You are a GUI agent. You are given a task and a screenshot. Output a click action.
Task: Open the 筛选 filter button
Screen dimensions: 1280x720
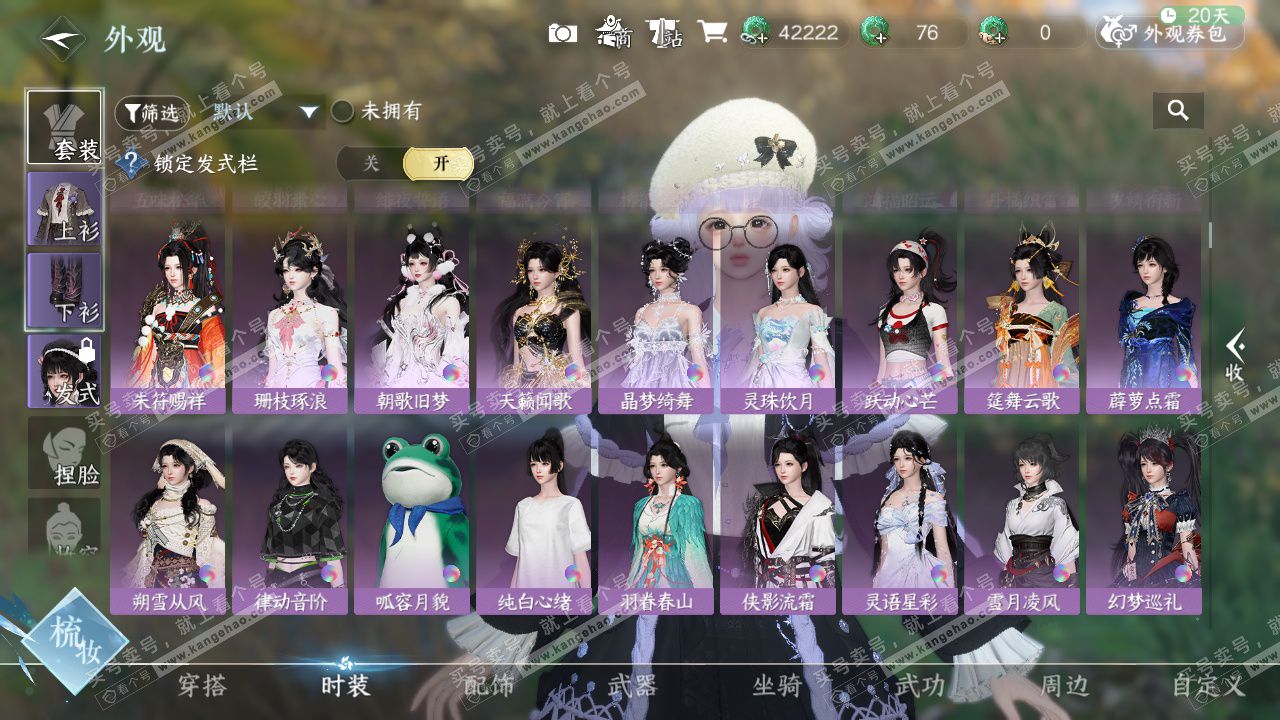pyautogui.click(x=151, y=112)
